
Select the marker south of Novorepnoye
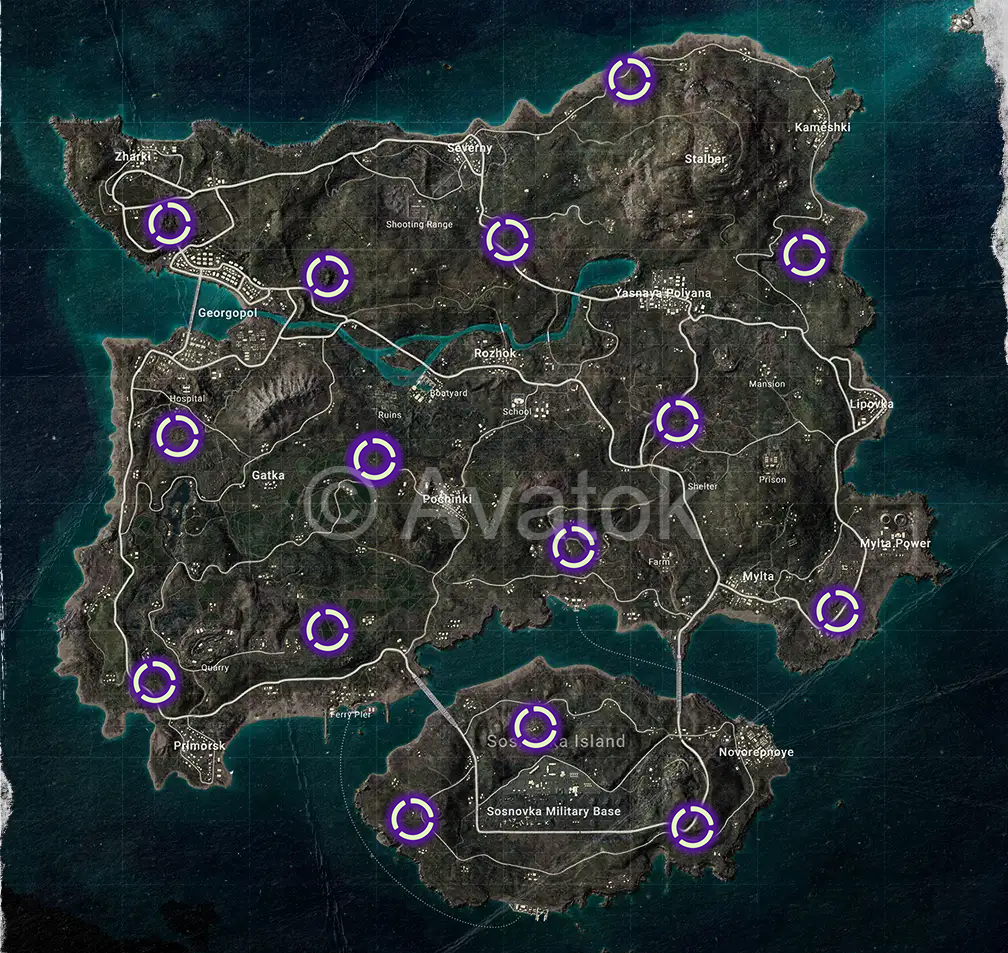(x=692, y=825)
